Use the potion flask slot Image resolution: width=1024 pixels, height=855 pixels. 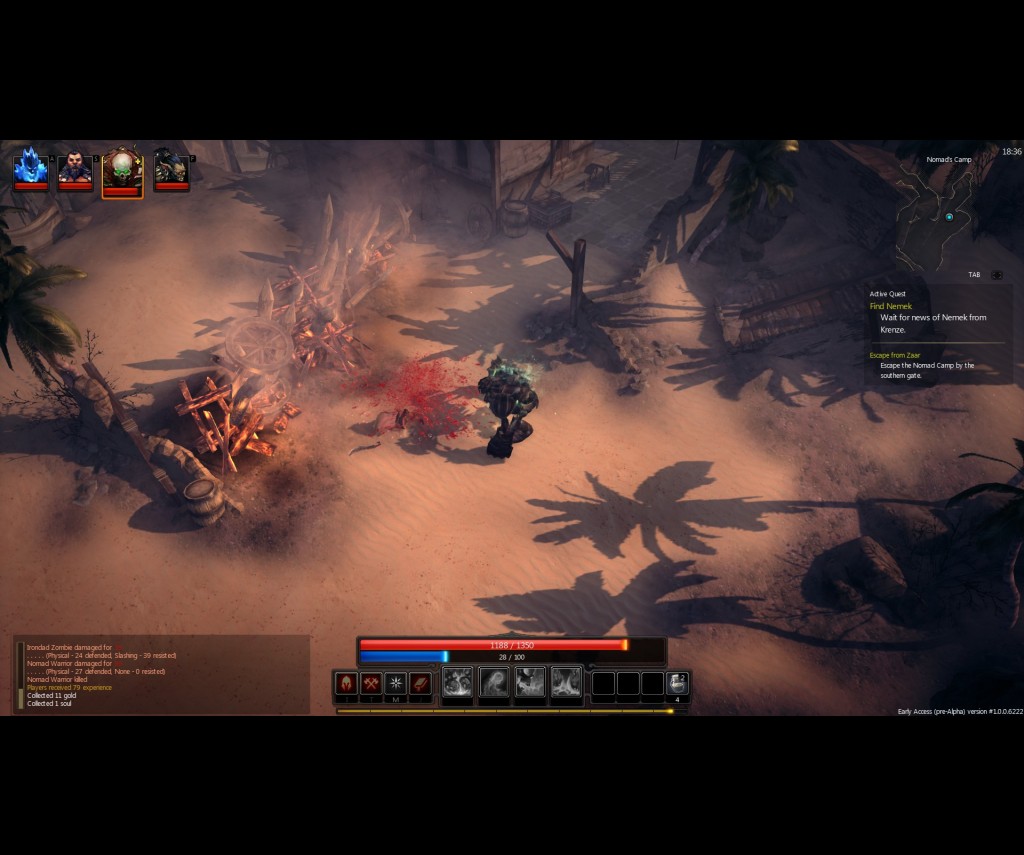point(677,683)
